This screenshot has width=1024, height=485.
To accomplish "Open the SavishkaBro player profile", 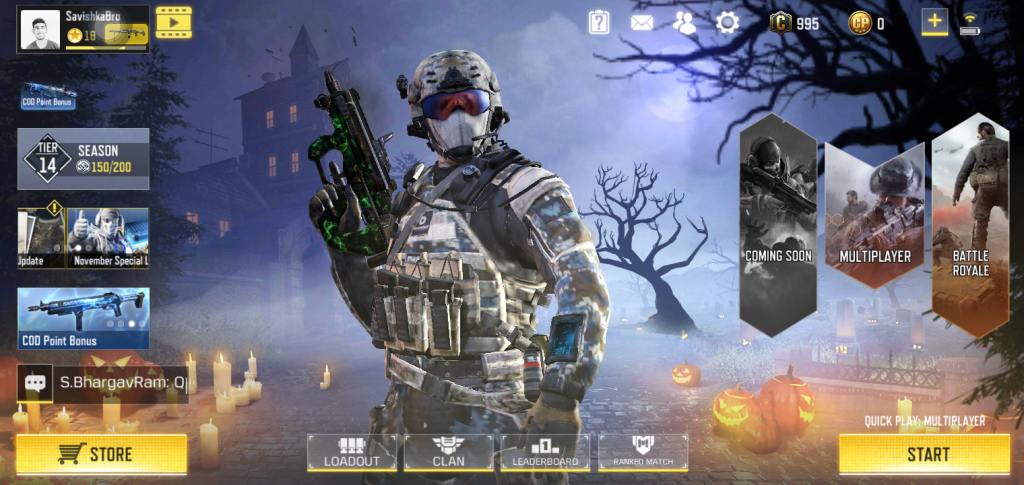I will 84,27.
